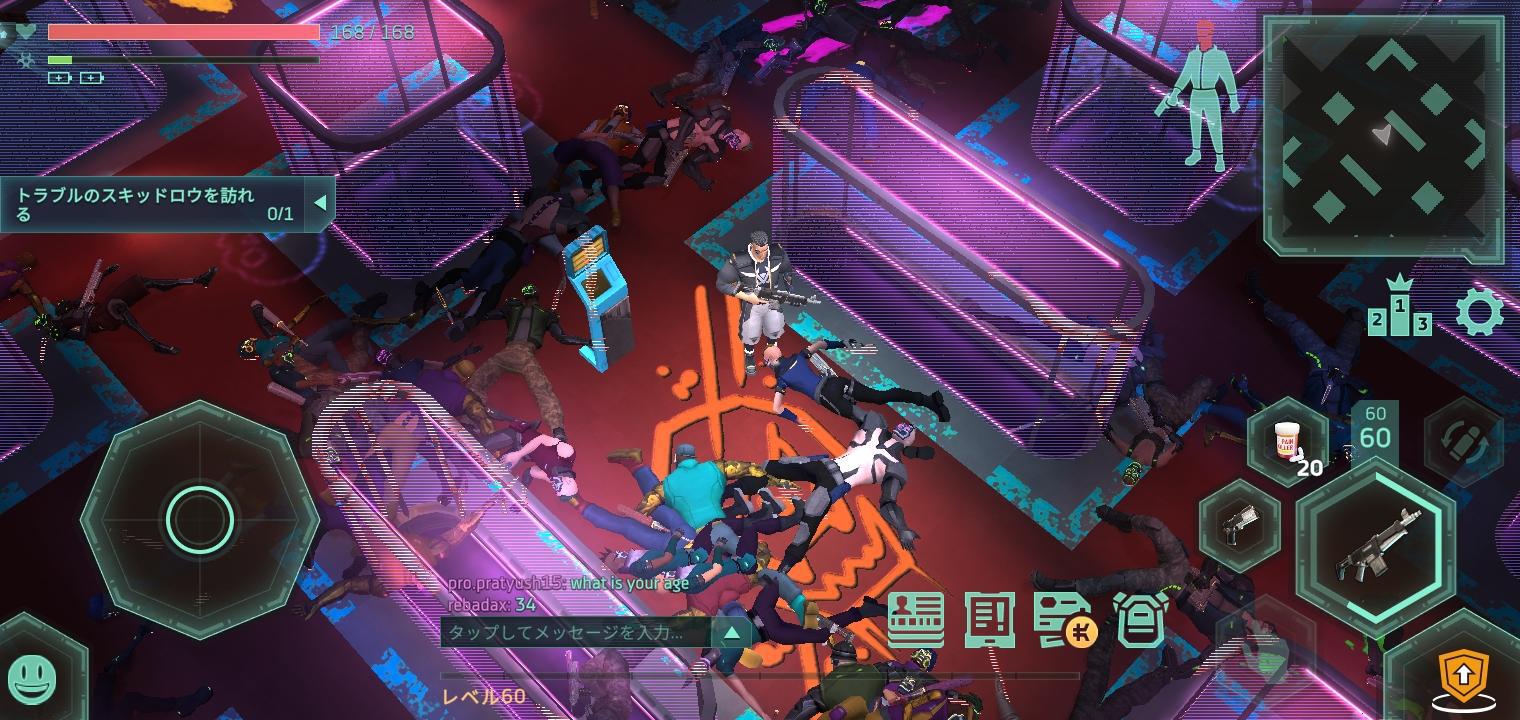Viewport: 1520px width, 720px height.
Task: Open the mission report tablet icon
Action: pos(991,618)
